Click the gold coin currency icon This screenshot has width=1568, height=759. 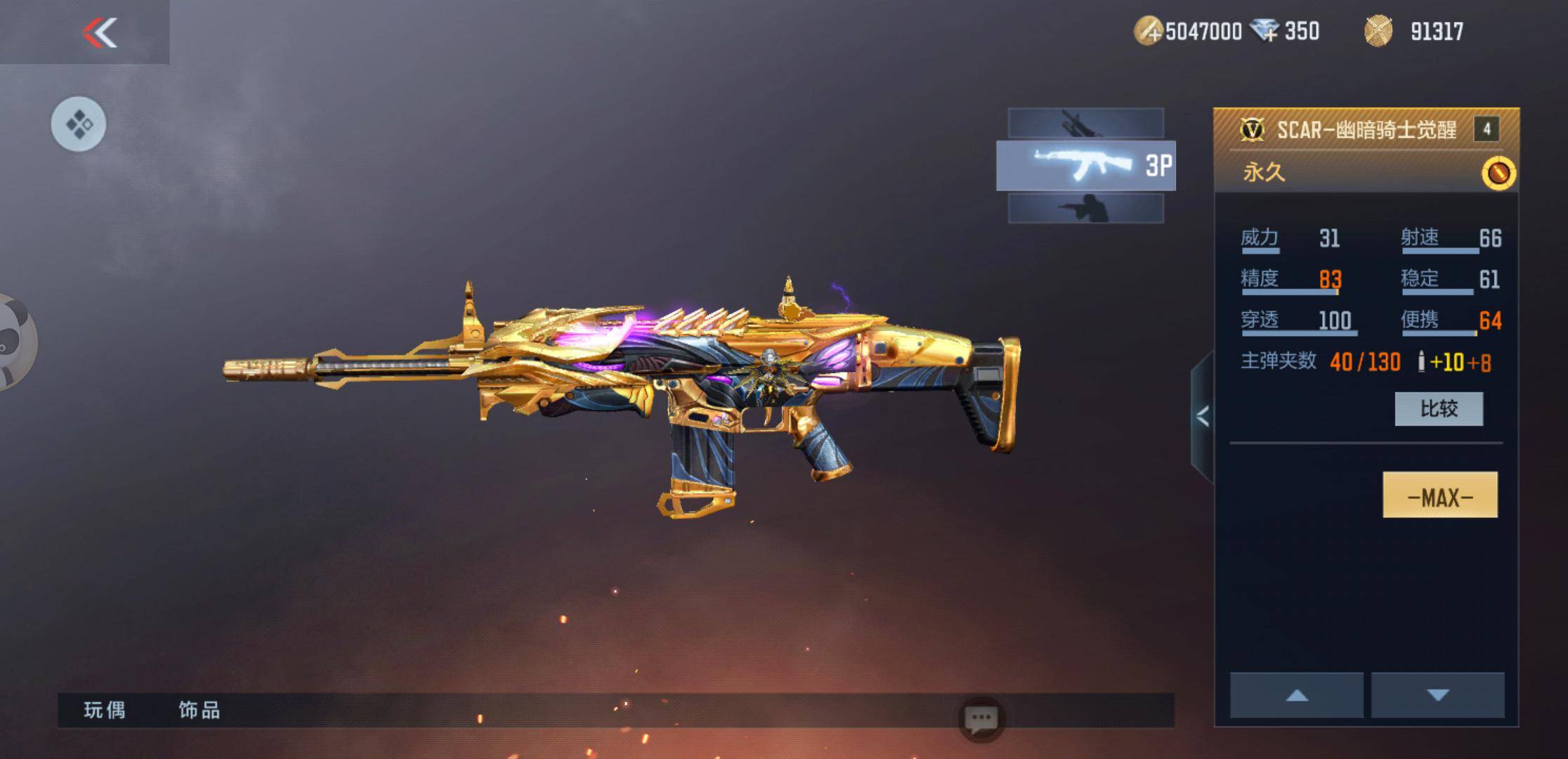click(x=1148, y=32)
